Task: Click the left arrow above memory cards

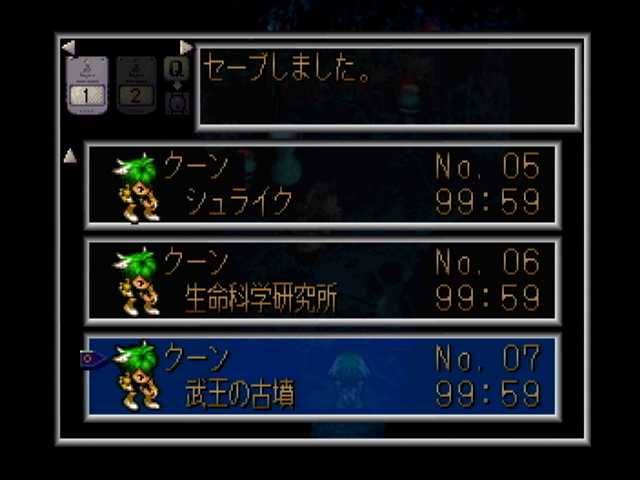Action: tap(68, 47)
